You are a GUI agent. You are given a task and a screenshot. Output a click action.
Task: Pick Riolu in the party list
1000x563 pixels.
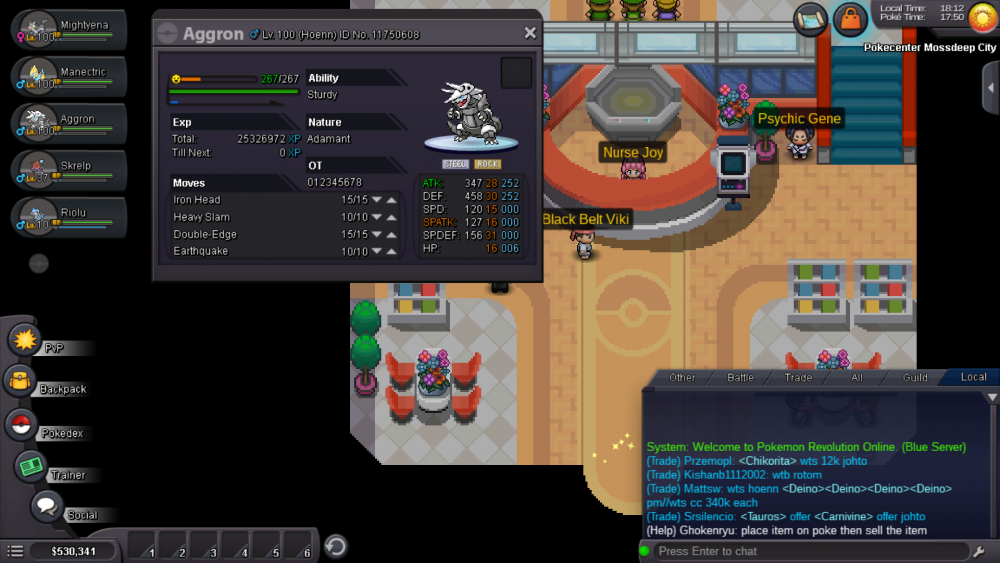(70, 215)
